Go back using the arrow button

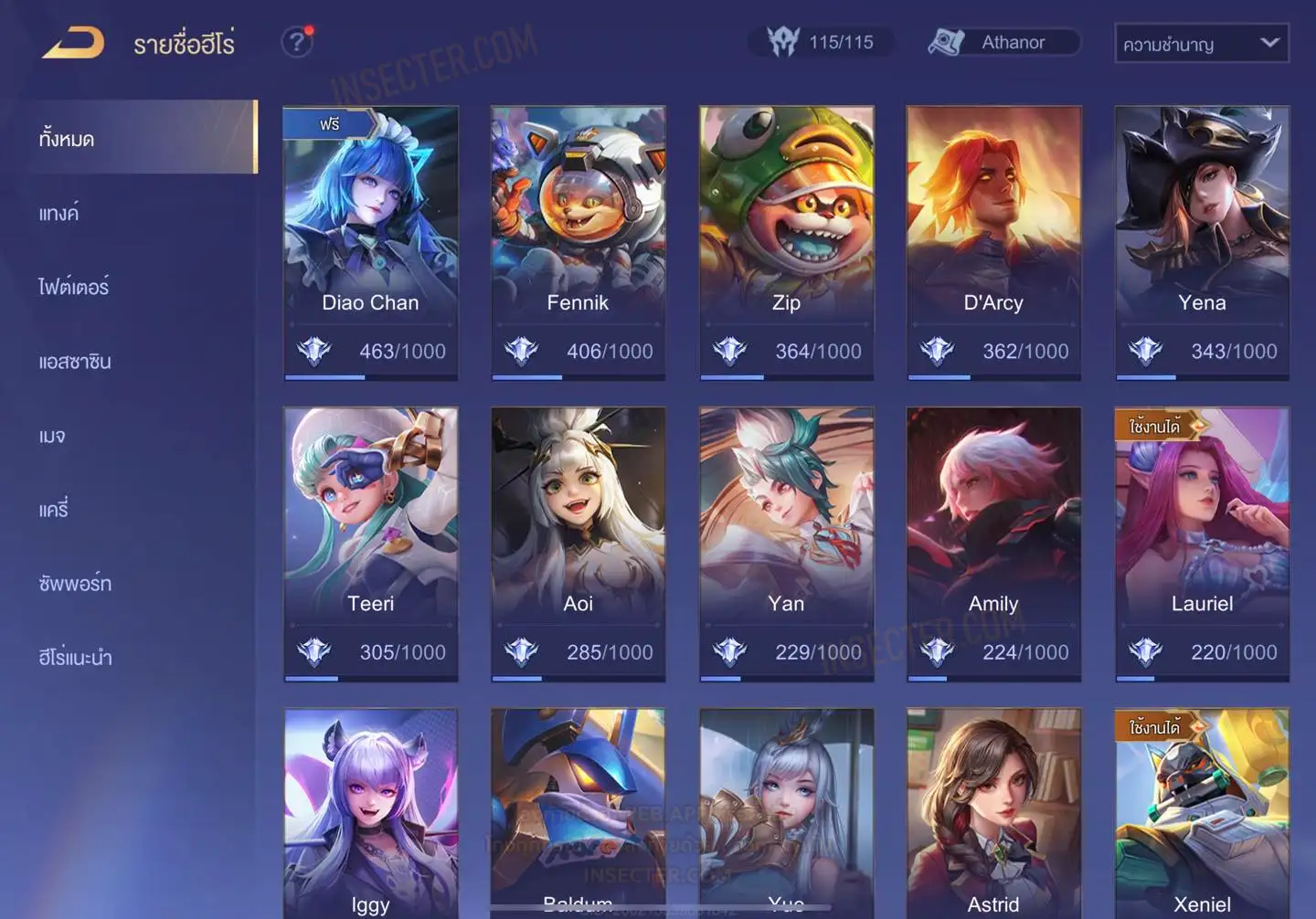click(x=73, y=43)
